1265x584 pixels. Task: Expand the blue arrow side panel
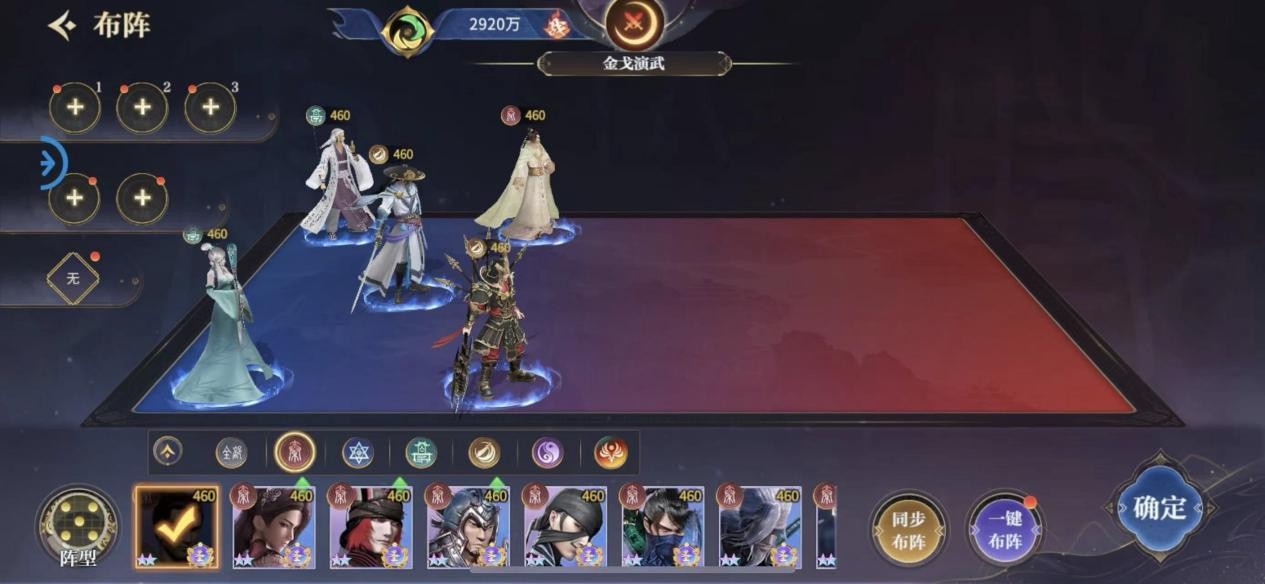[x=52, y=163]
